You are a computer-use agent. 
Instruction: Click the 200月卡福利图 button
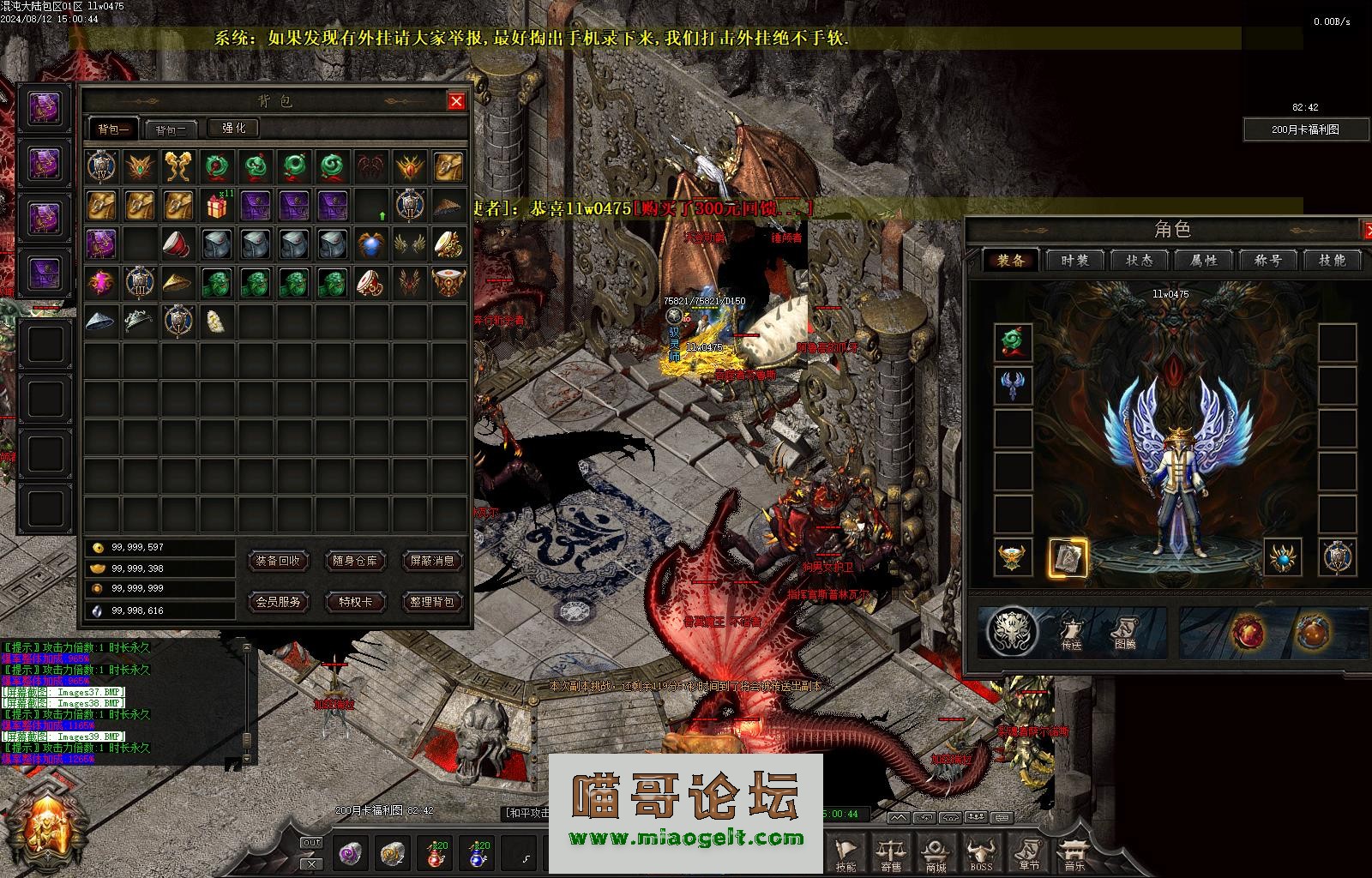pos(1305,129)
